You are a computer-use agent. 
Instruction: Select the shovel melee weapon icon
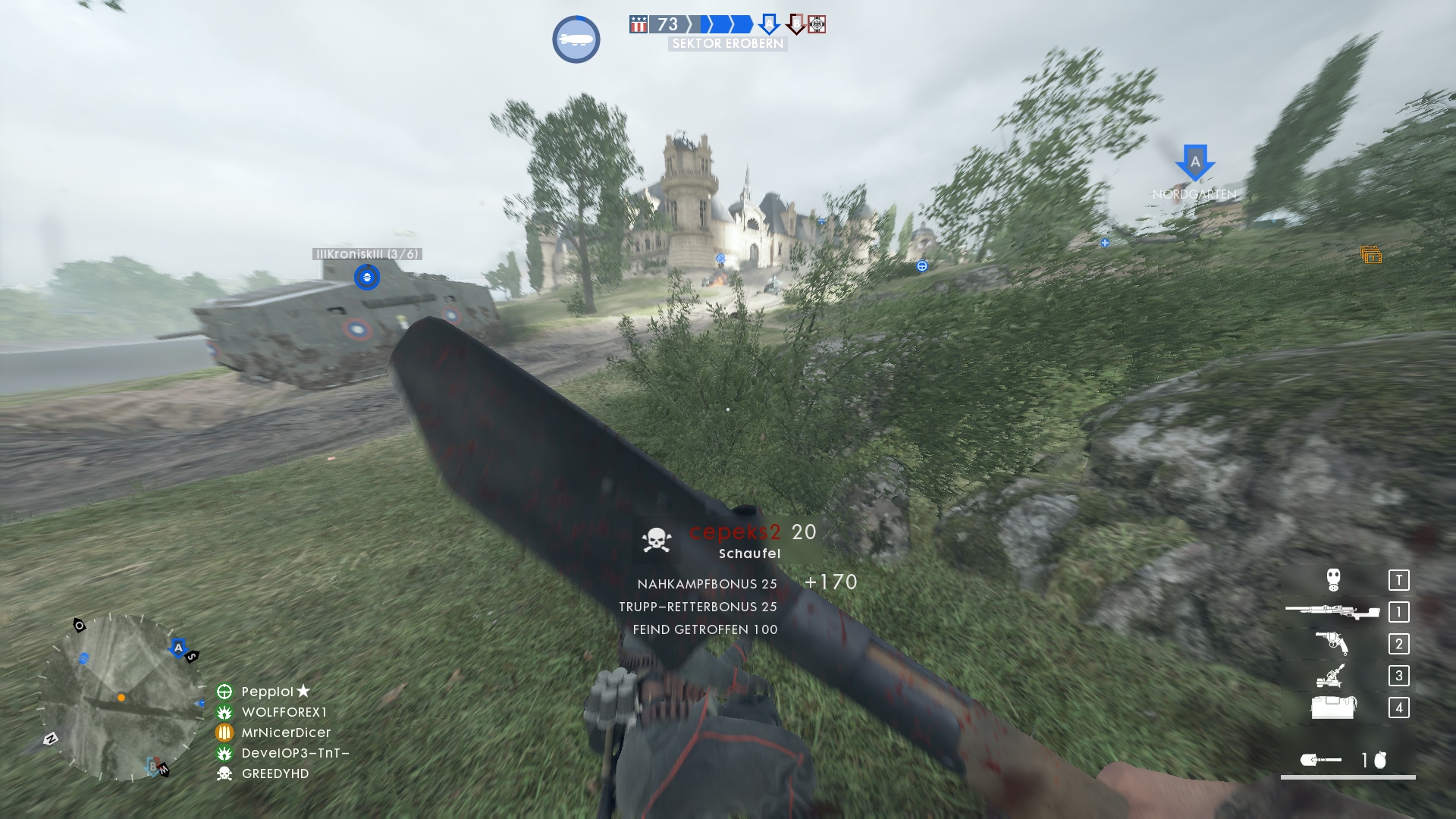click(x=1319, y=760)
